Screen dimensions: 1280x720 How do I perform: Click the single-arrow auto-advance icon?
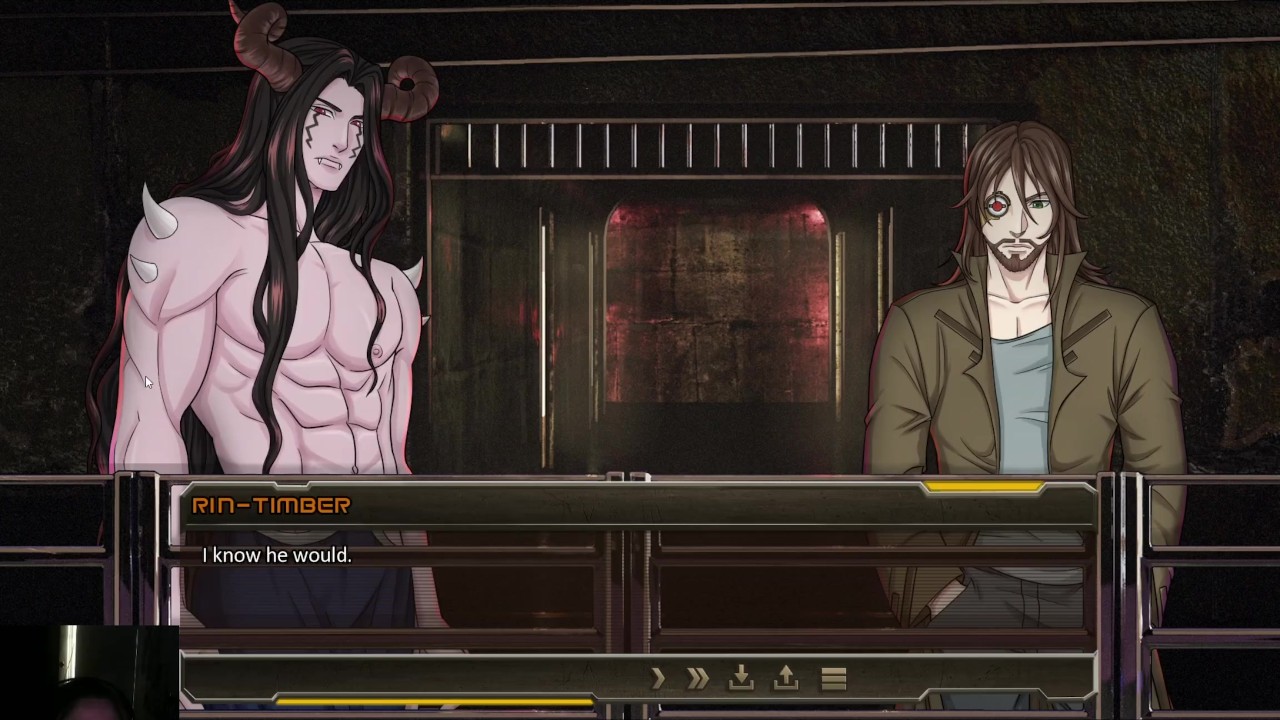658,679
